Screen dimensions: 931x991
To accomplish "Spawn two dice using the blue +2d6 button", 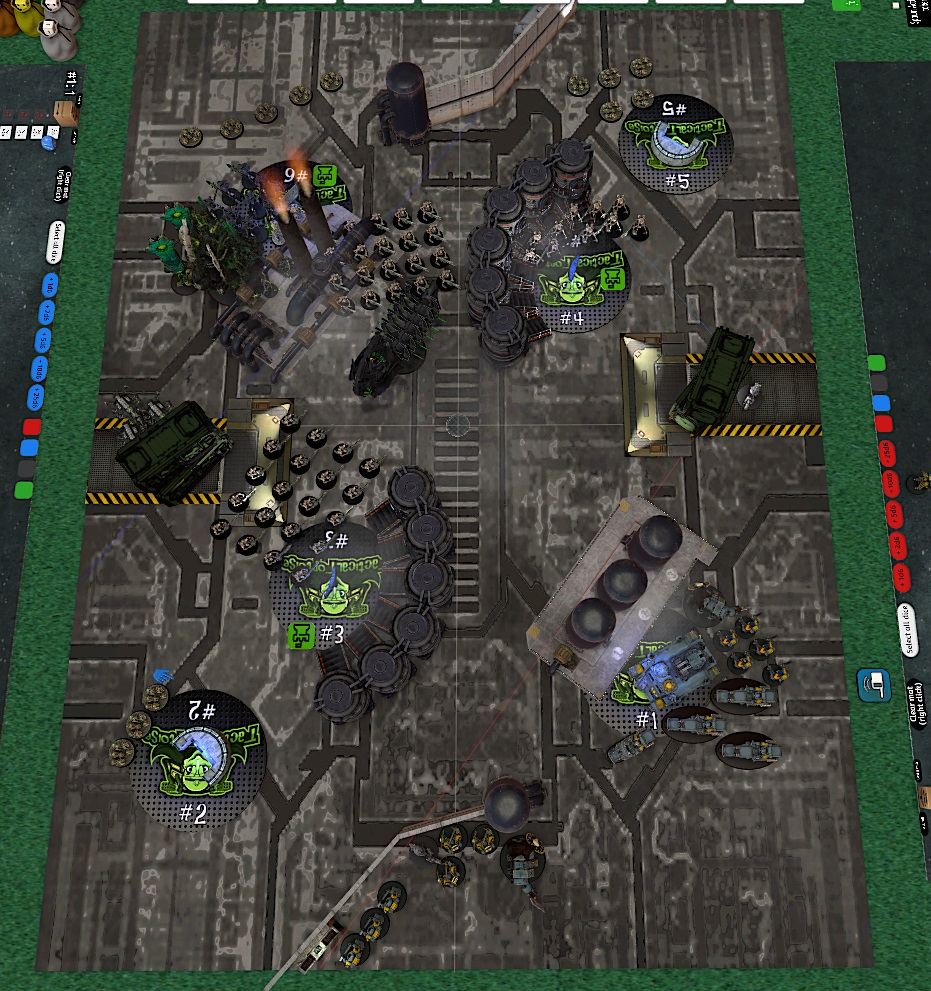I will tap(44, 312).
